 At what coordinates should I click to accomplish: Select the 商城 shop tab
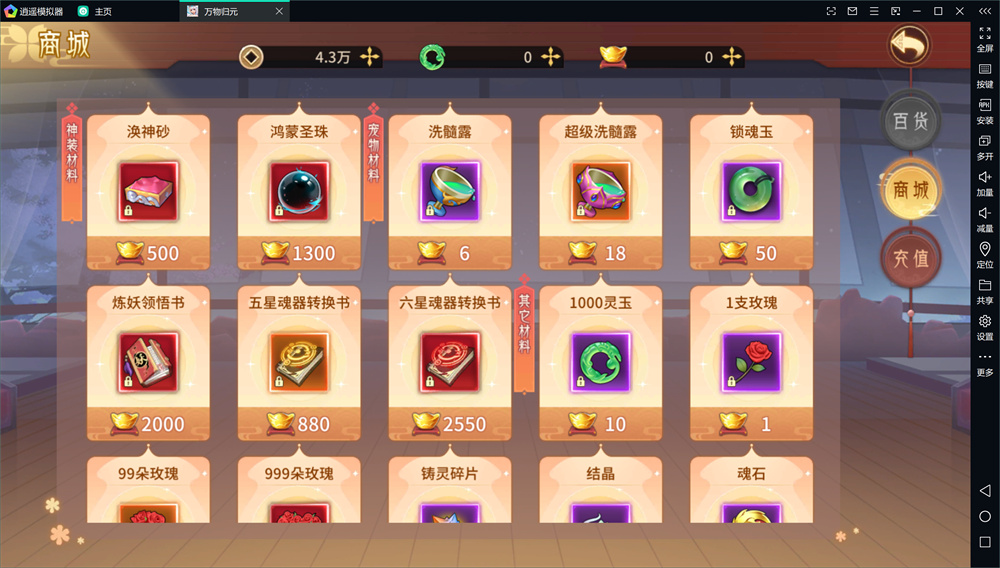[x=910, y=189]
